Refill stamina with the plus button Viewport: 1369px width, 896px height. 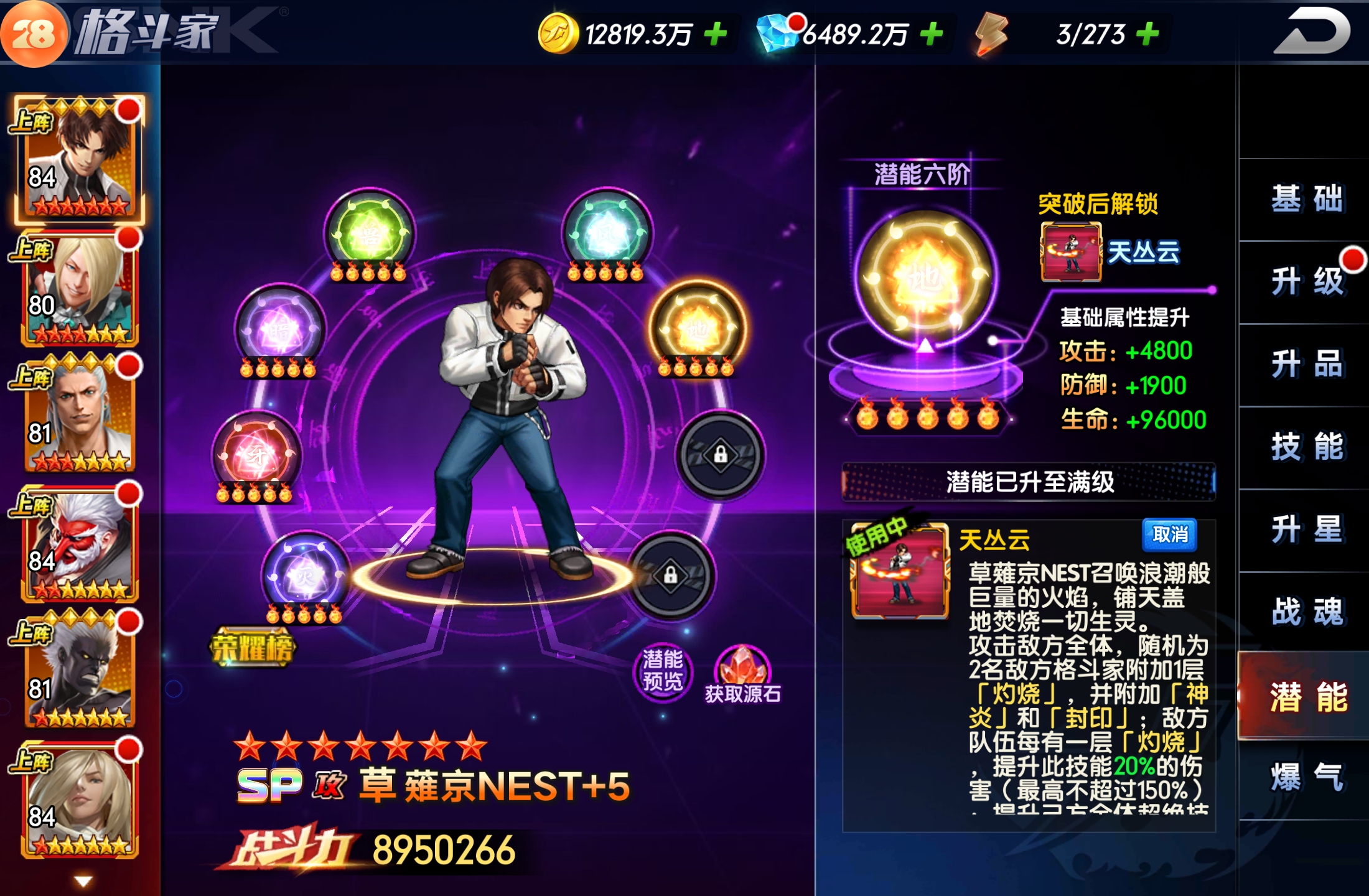pos(1148,34)
